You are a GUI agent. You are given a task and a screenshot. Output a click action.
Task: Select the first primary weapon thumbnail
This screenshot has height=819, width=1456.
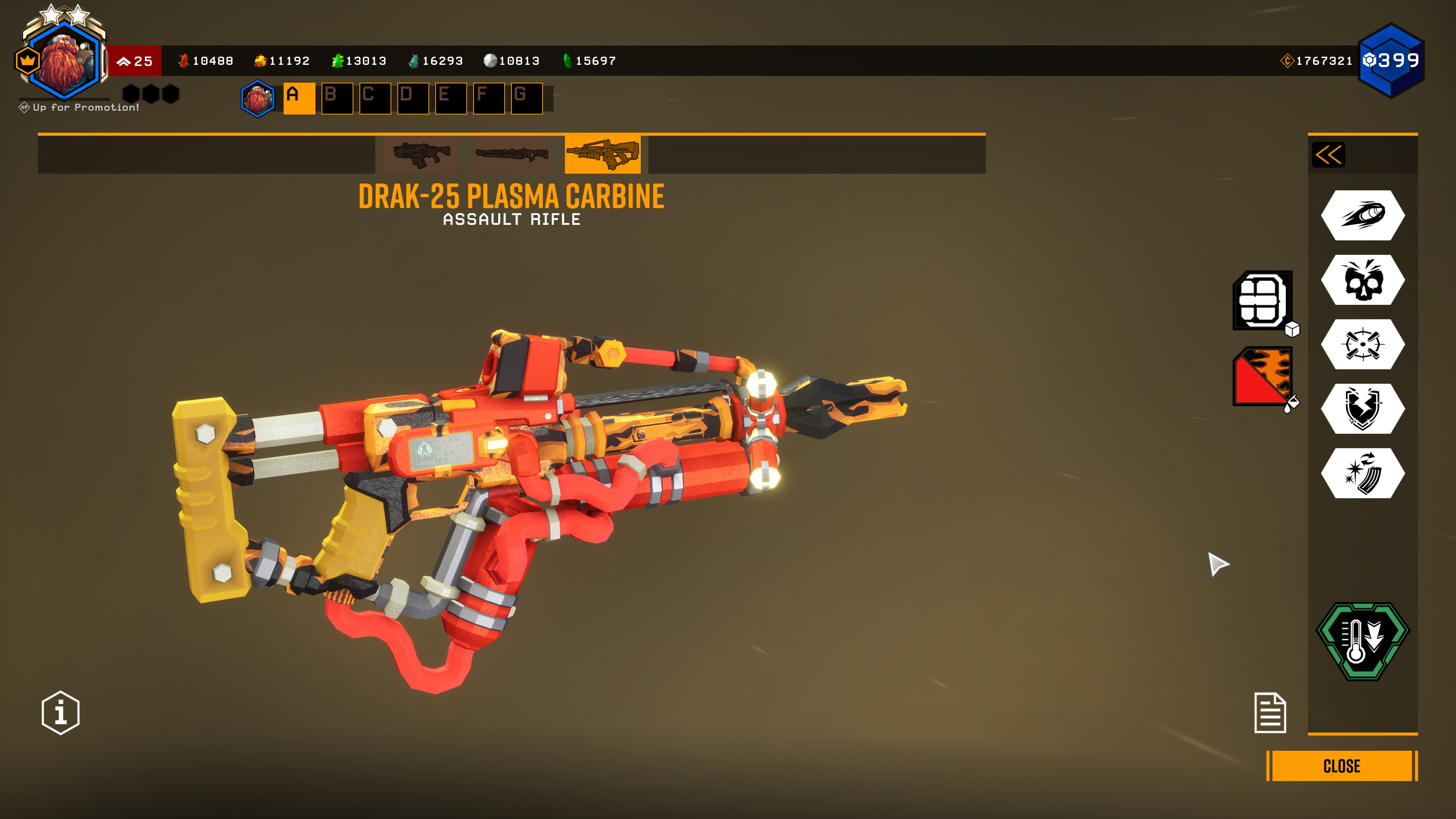(421, 154)
